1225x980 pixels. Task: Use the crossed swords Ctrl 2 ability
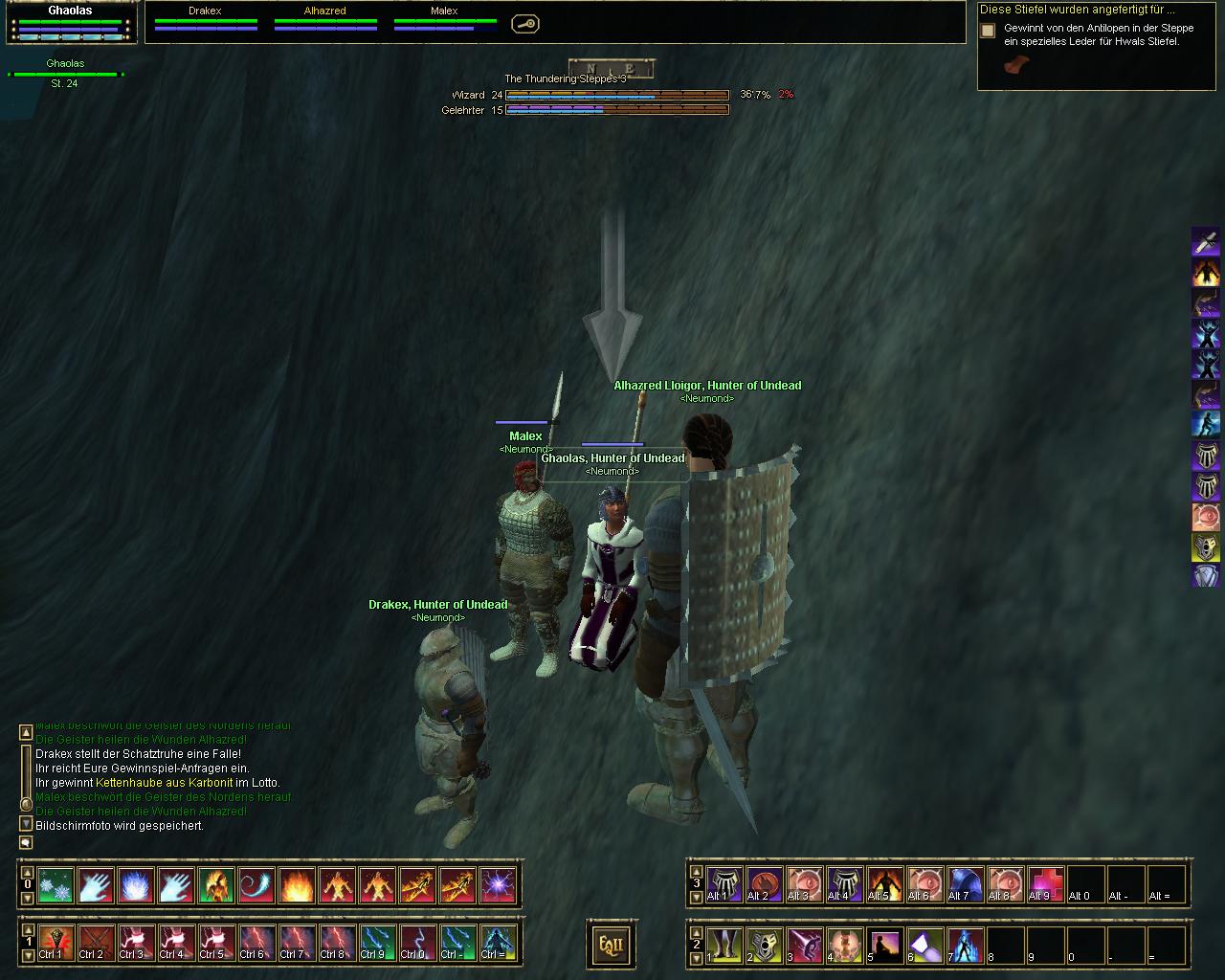(96, 943)
